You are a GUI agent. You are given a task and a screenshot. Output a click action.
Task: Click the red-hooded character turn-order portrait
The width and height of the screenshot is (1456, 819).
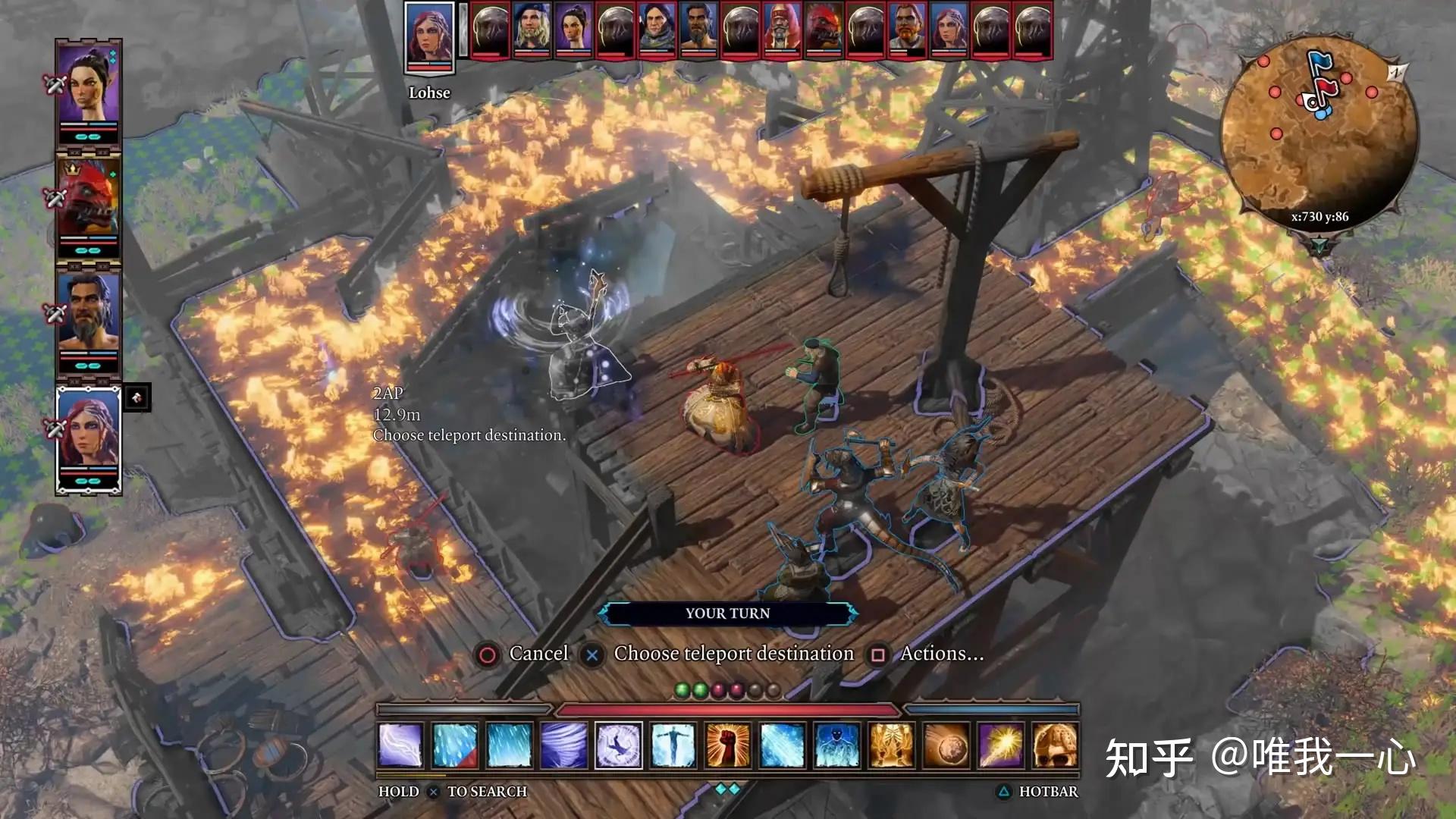pos(782,30)
